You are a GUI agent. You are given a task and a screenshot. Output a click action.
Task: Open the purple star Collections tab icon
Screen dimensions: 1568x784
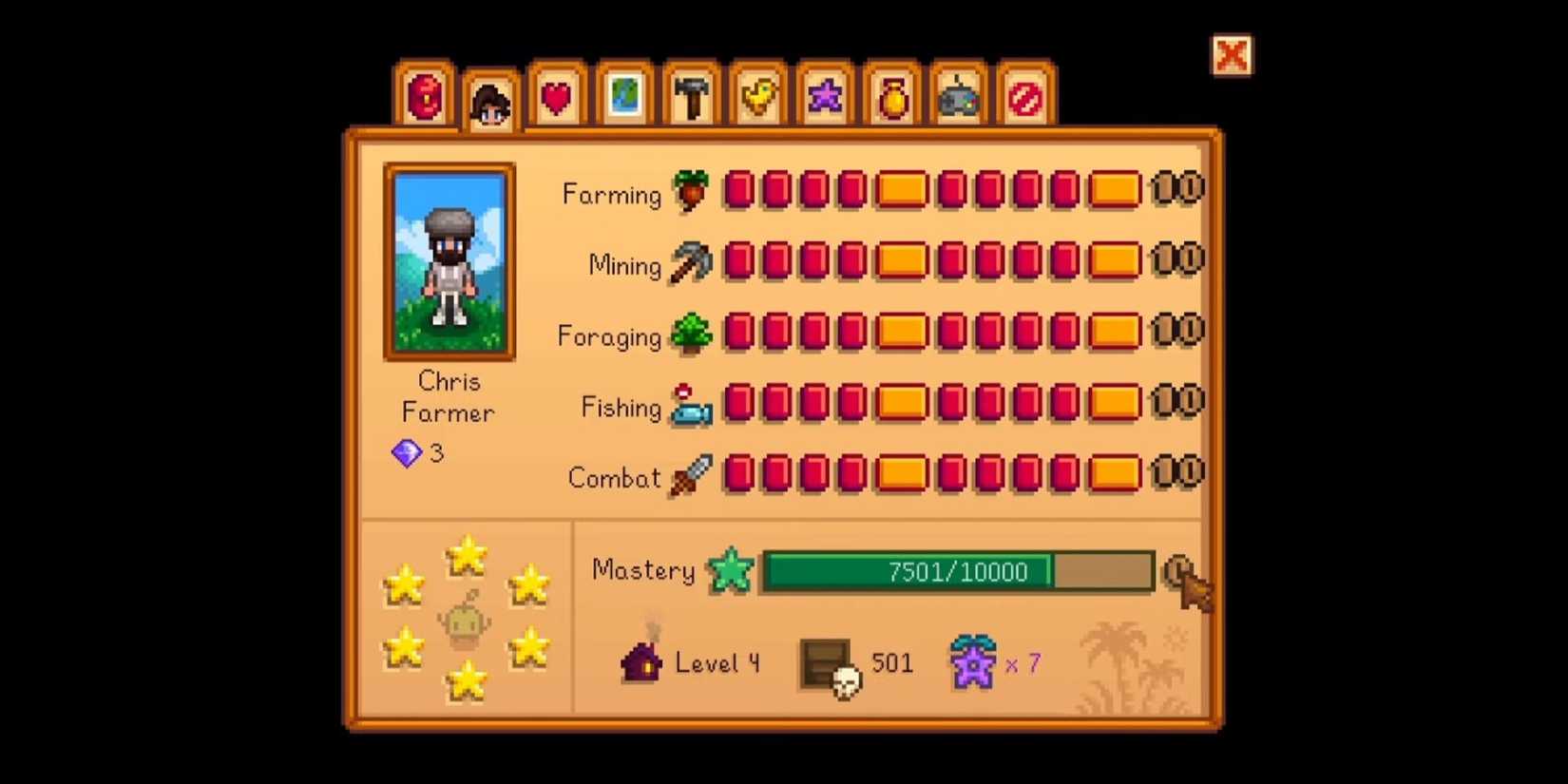coord(825,95)
